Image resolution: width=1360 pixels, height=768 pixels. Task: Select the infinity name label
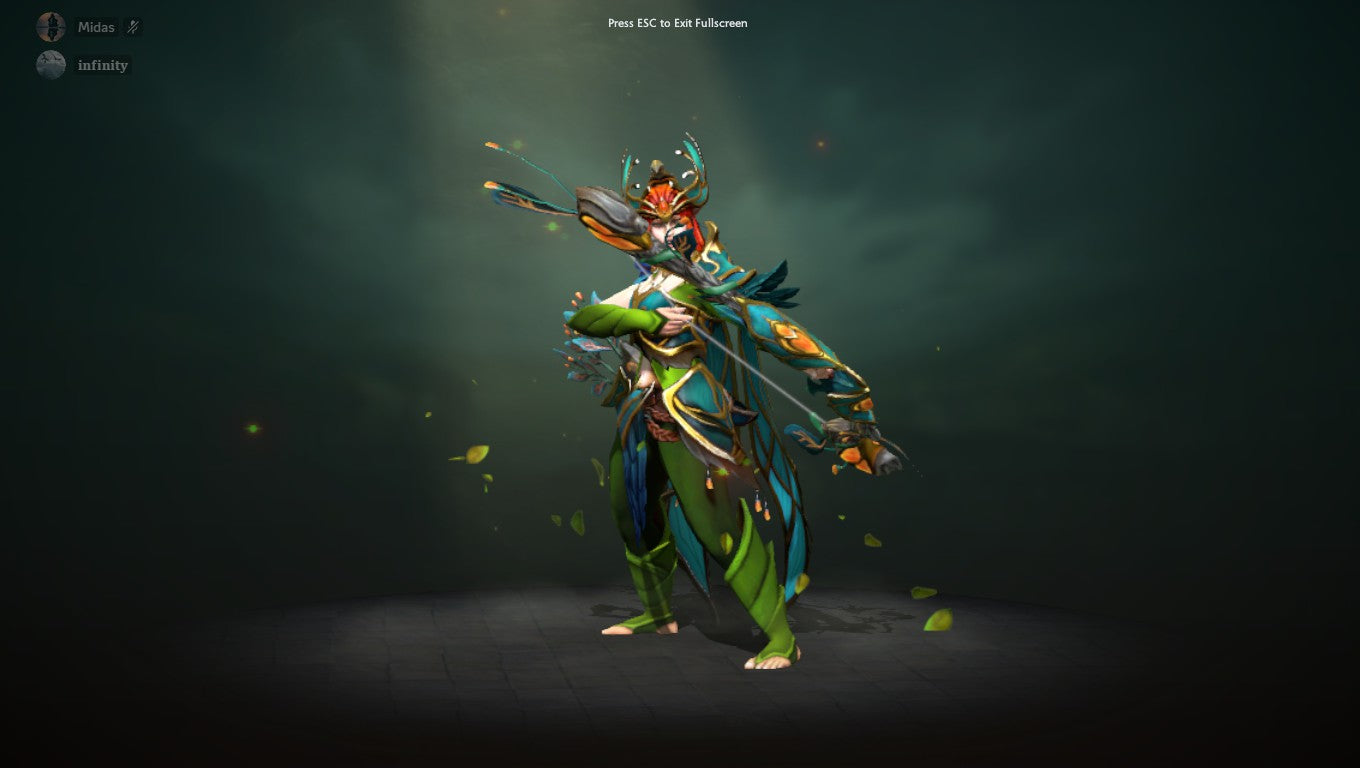tap(103, 64)
